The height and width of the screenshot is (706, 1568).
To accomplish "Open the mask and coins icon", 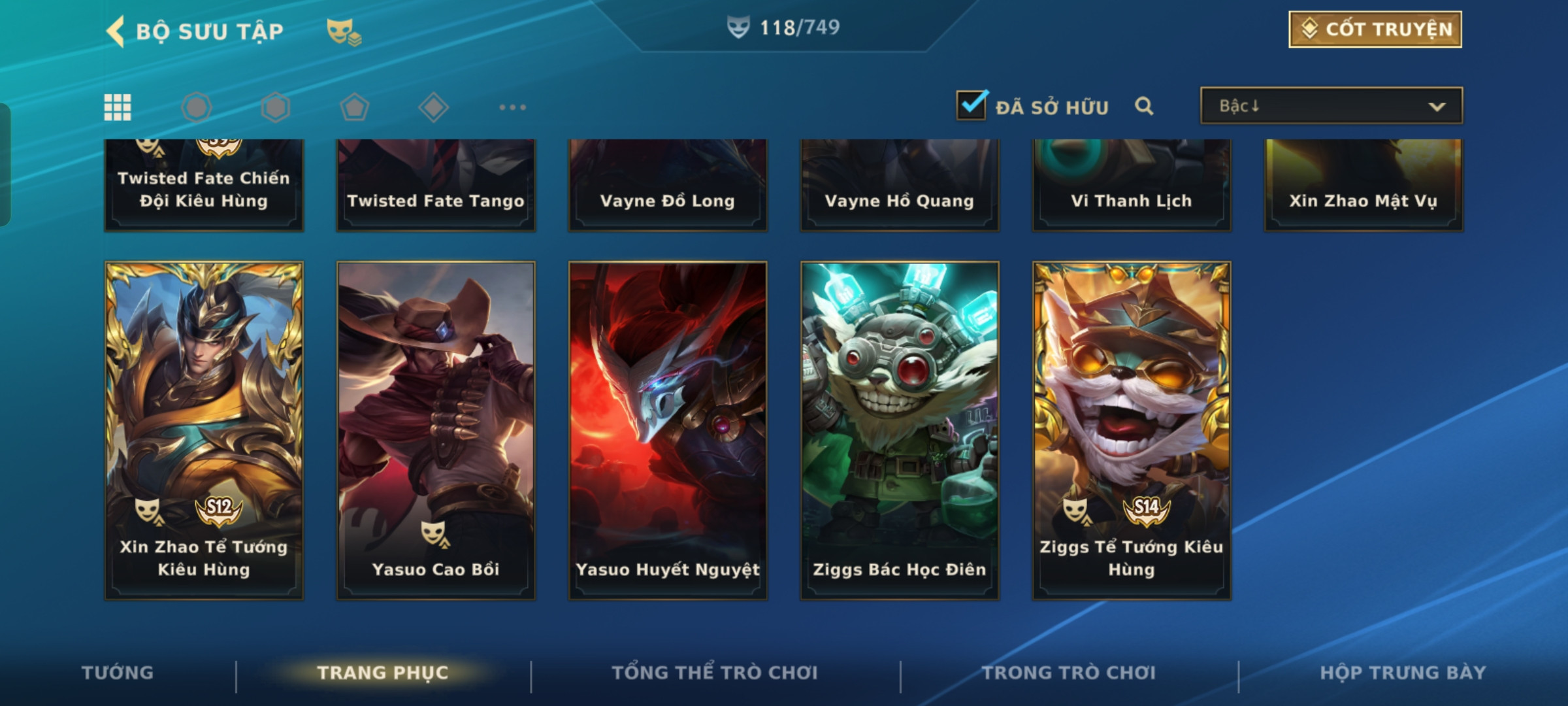I will coord(343,31).
